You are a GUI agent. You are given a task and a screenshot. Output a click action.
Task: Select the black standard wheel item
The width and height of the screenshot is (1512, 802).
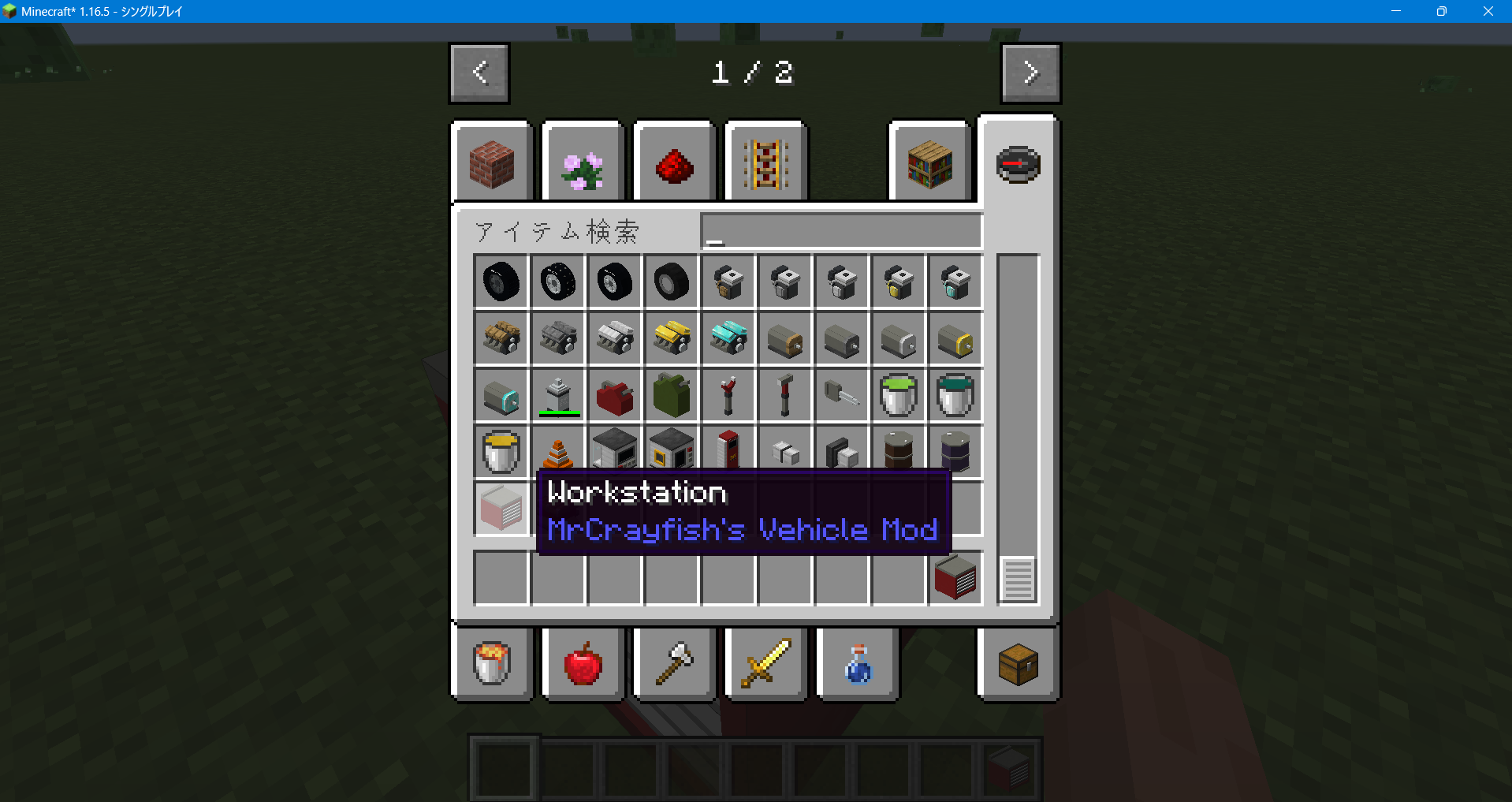click(x=501, y=282)
